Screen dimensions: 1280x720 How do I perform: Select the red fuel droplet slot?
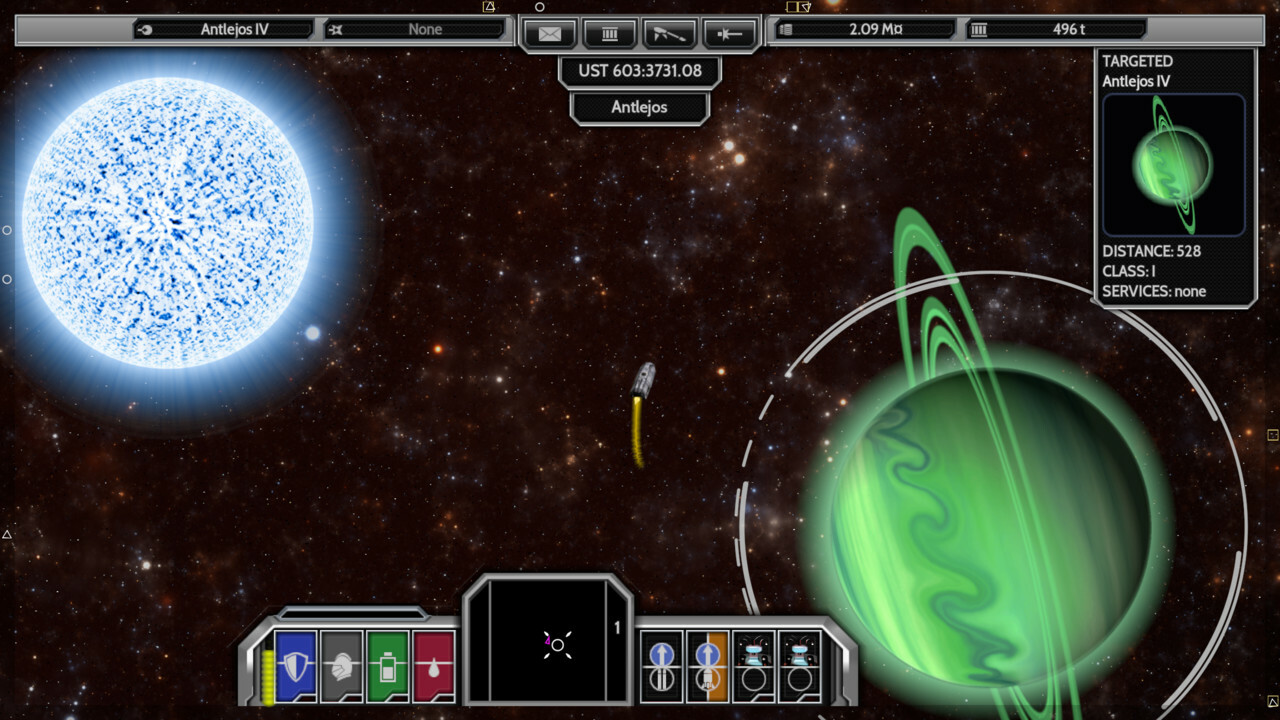[434, 666]
